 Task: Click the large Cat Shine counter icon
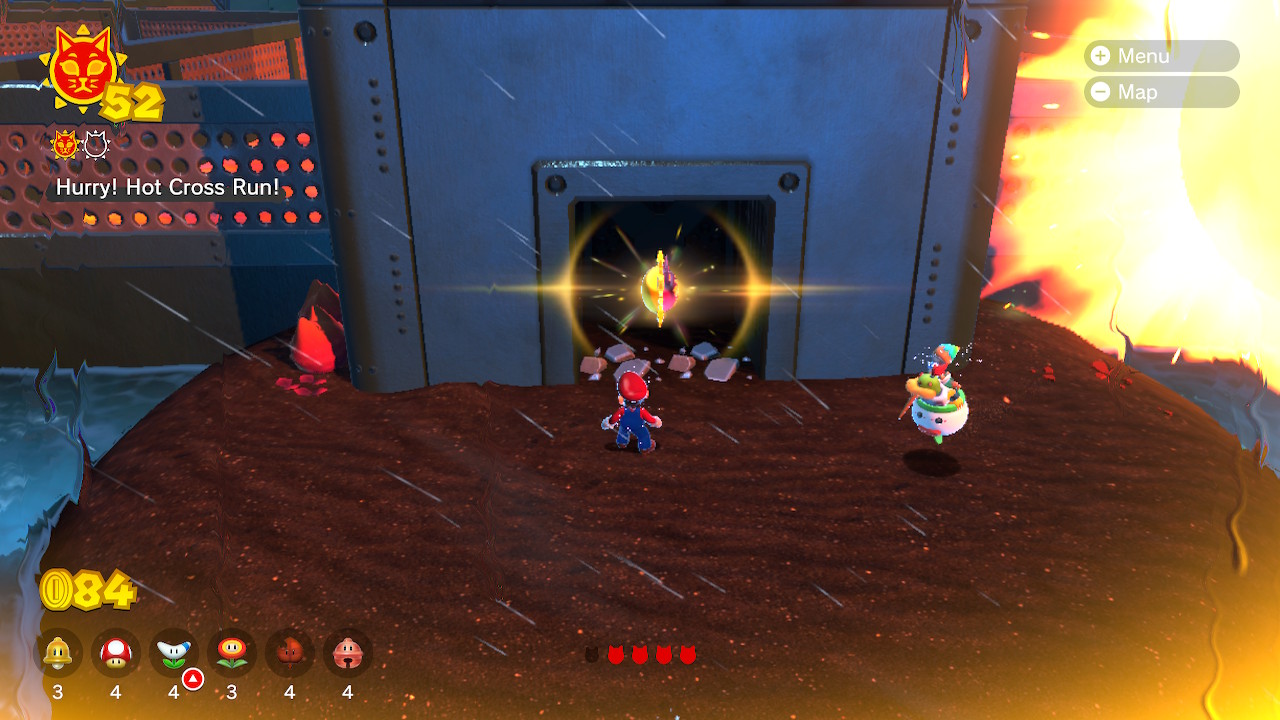click(x=84, y=68)
